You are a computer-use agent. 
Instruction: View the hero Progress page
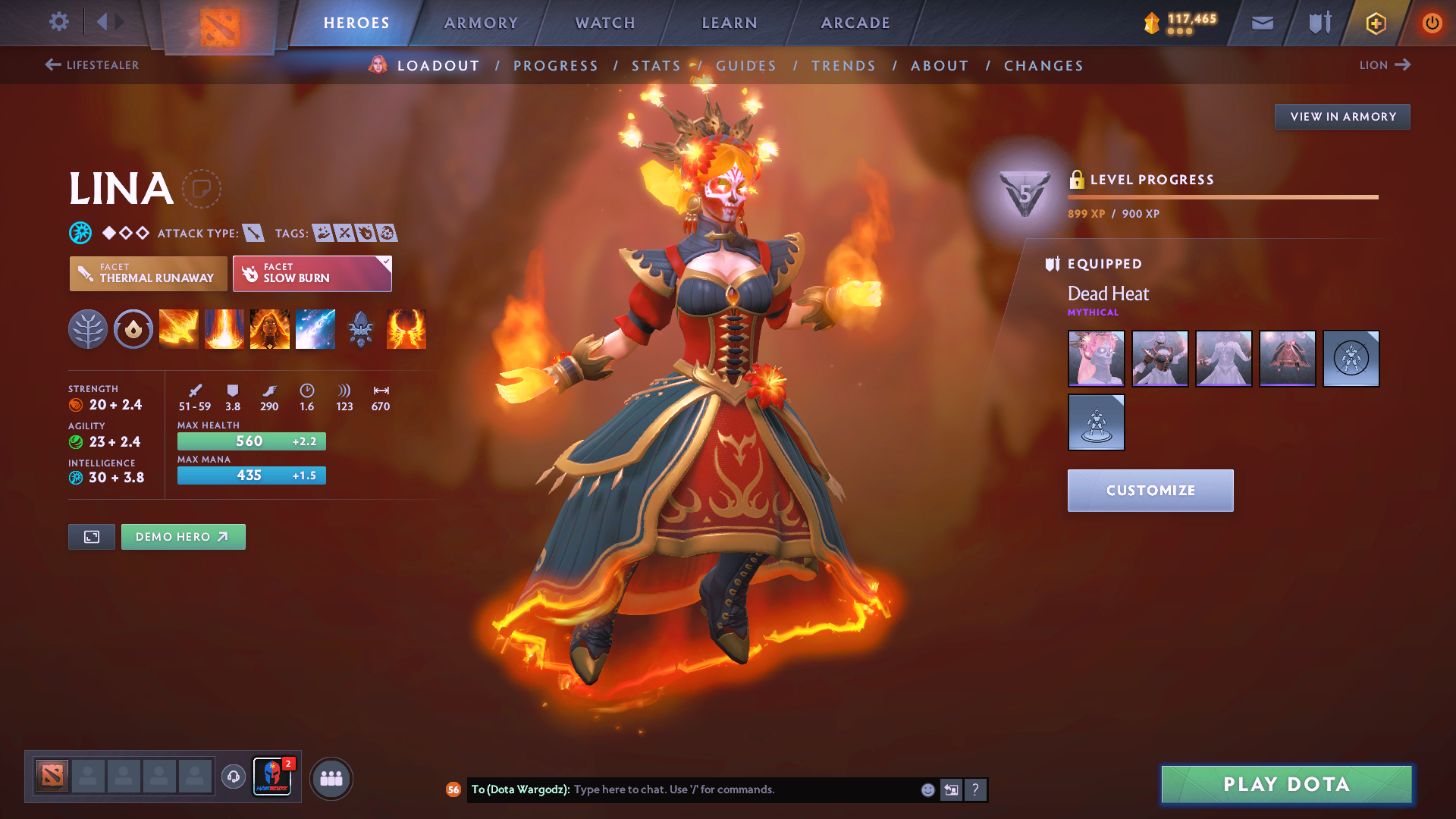(x=556, y=66)
